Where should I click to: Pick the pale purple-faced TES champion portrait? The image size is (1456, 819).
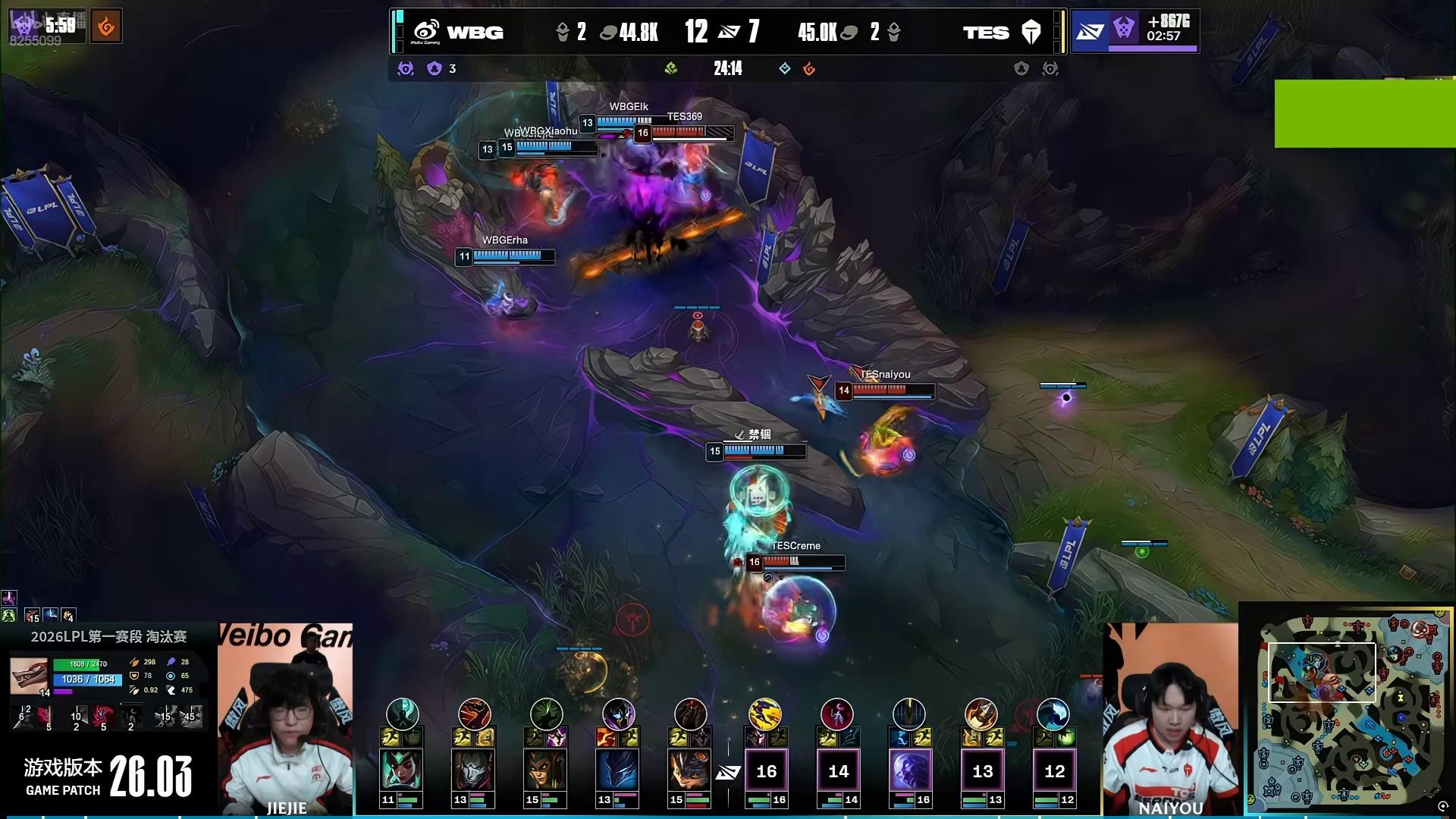click(910, 770)
